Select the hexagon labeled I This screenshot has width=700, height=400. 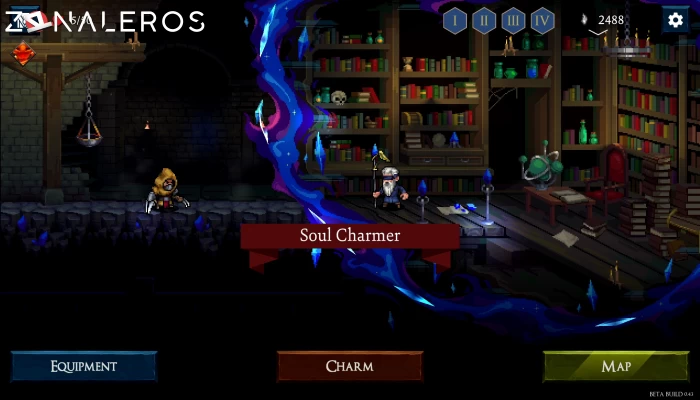tap(455, 20)
